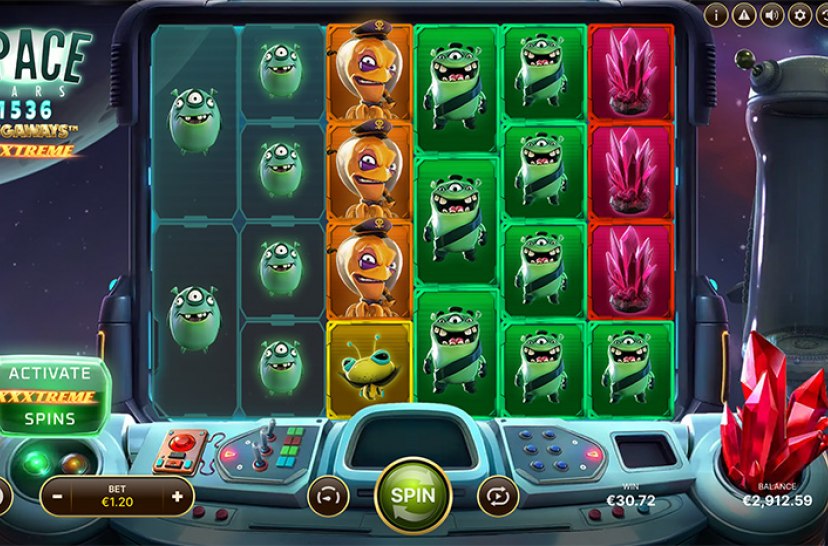Spin the reels with the green SPIN button

tap(412, 494)
